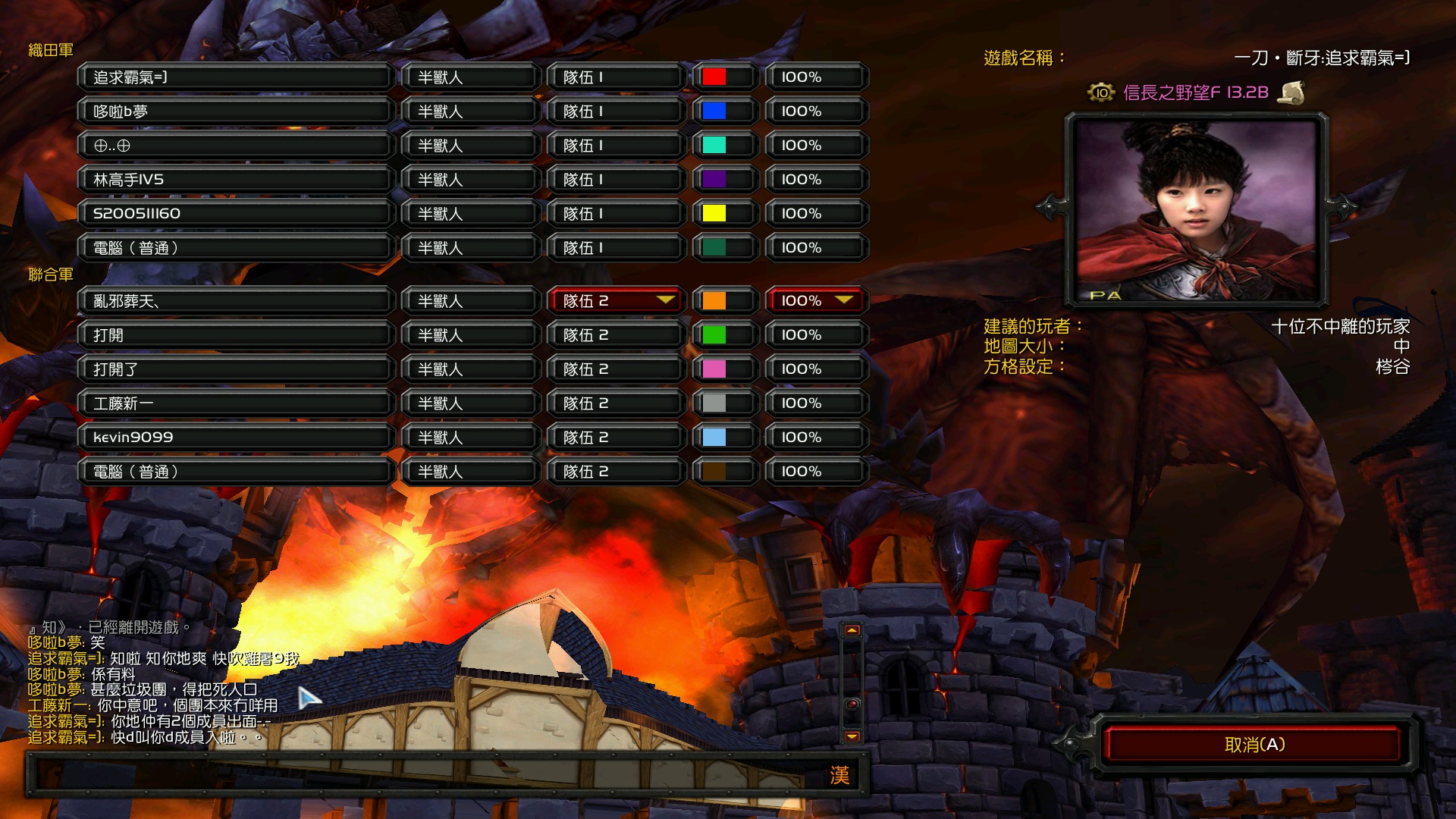
Task: Toggle the 漢 input method indicator
Action: tap(839, 775)
